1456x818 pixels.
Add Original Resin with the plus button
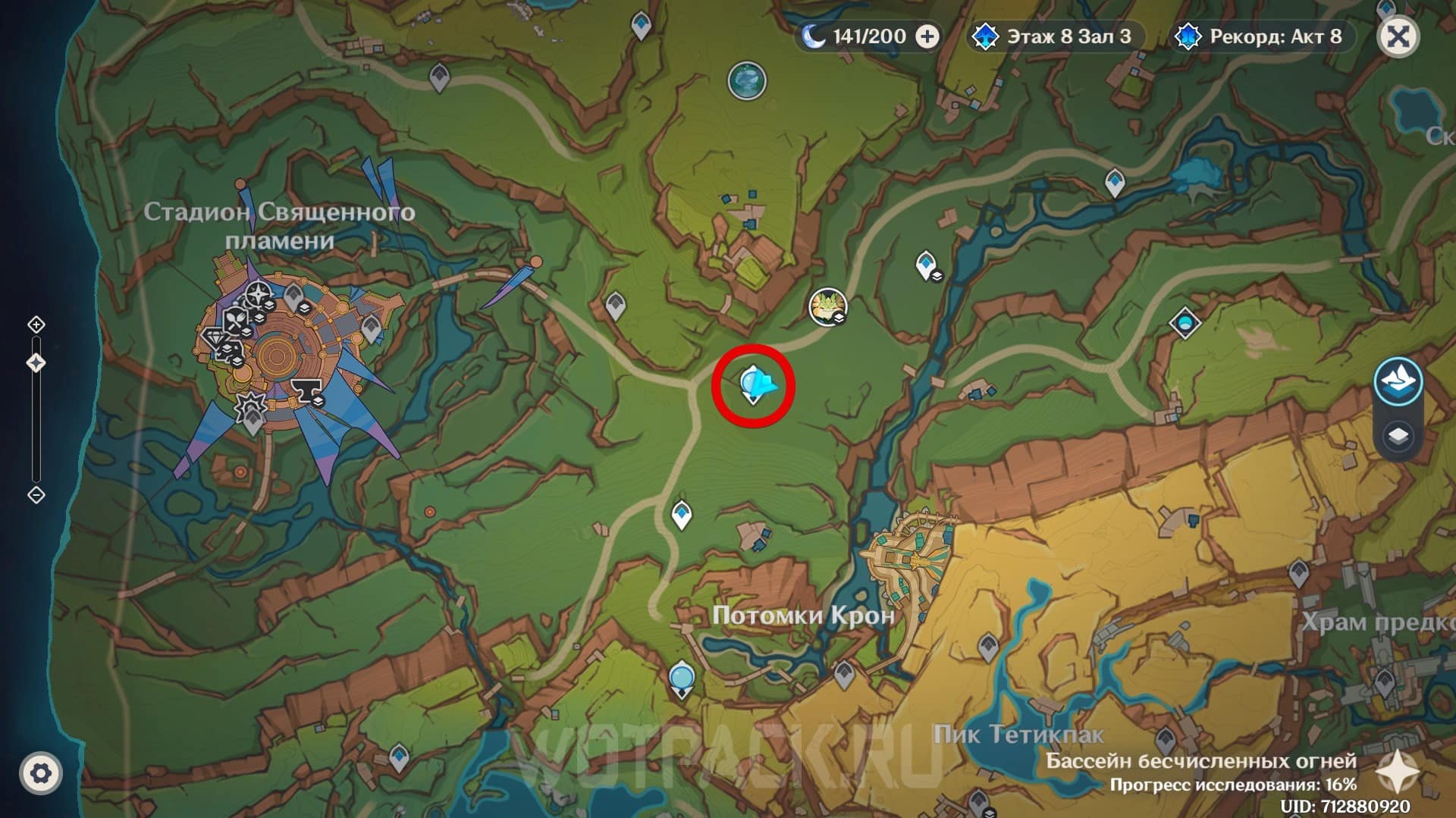point(927,36)
